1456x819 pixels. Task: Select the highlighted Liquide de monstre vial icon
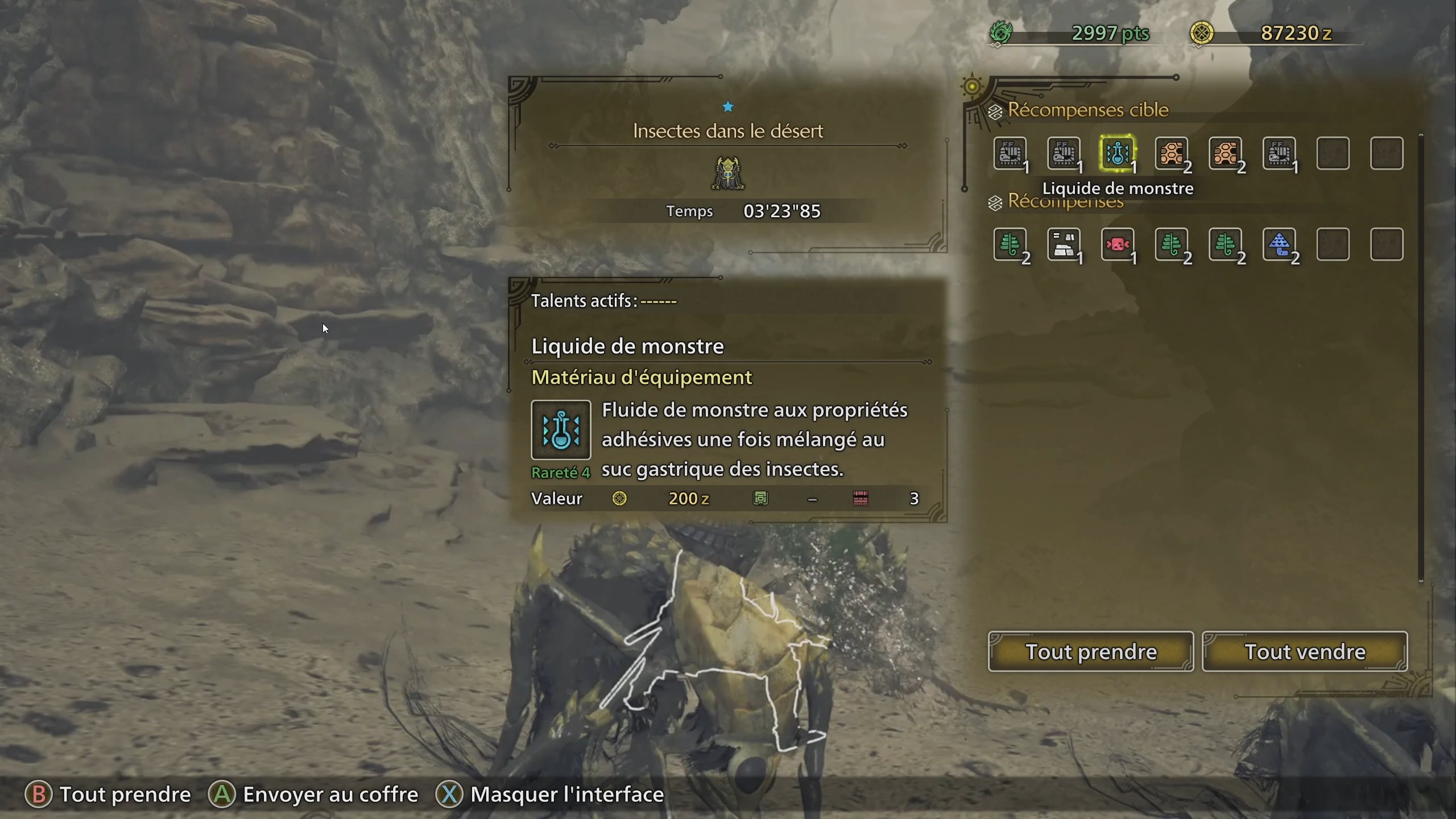tap(1118, 152)
